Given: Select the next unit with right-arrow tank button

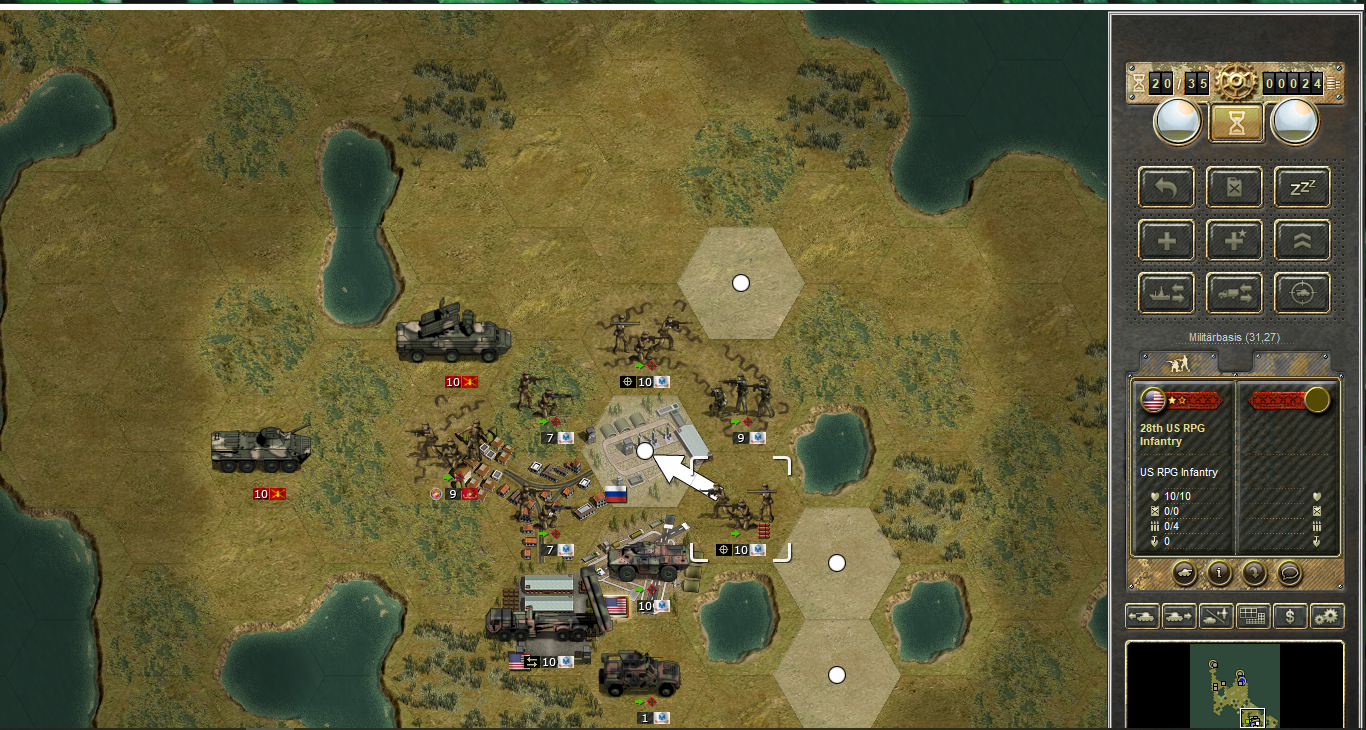Looking at the screenshot, I should click(1179, 616).
